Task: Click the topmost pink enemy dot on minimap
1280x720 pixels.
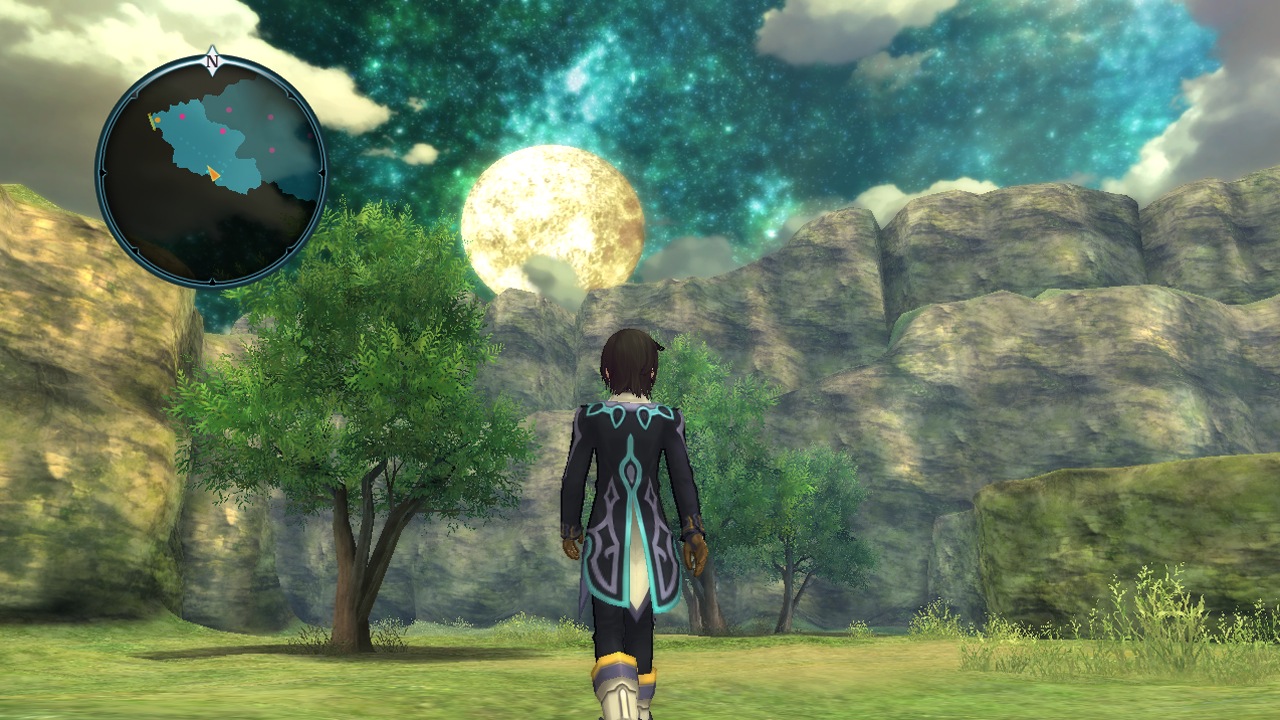Action: pyautogui.click(x=228, y=109)
